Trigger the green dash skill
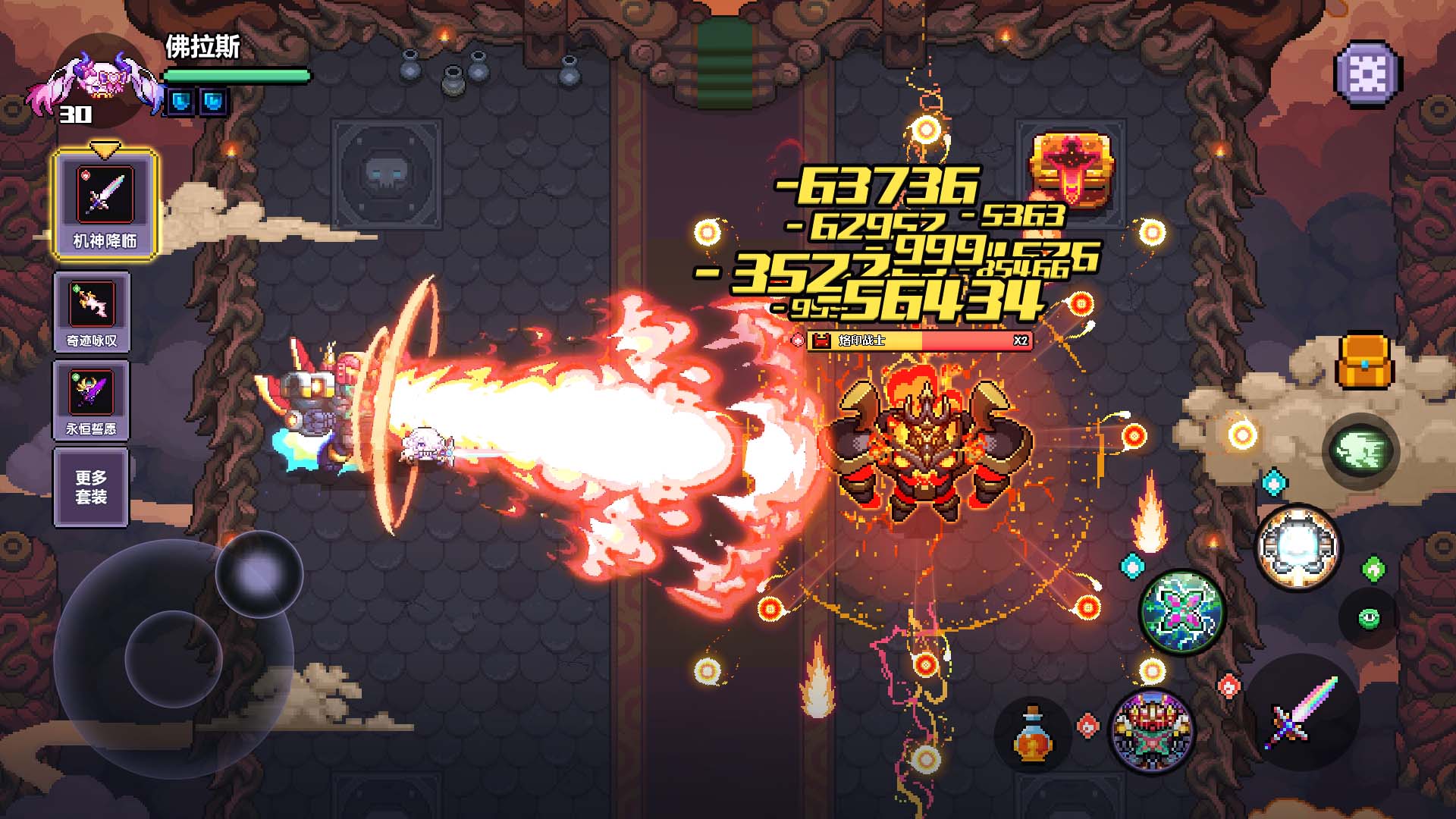Viewport: 1456px width, 819px height. pyautogui.click(x=1361, y=450)
